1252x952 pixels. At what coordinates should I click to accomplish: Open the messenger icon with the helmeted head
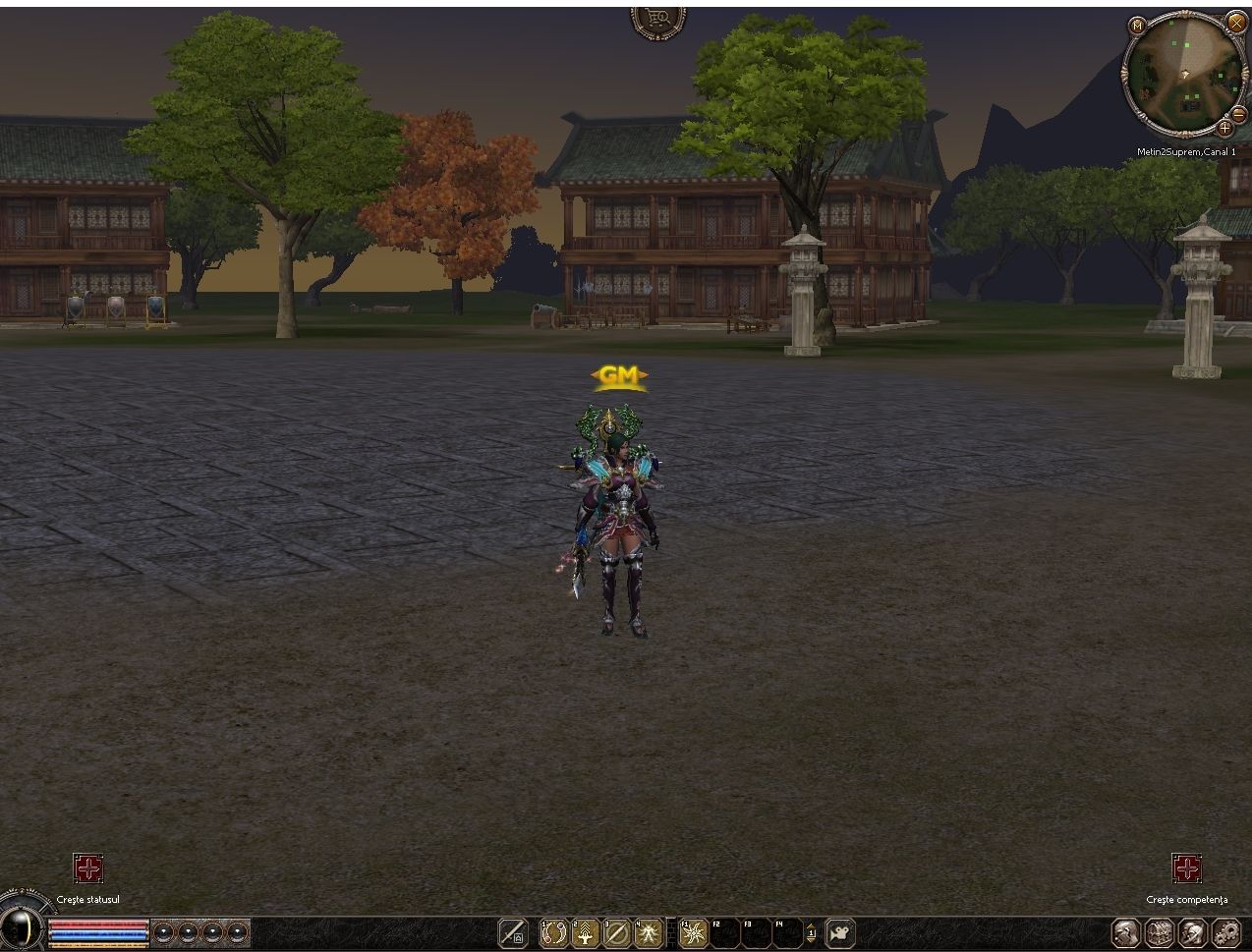click(x=1192, y=932)
